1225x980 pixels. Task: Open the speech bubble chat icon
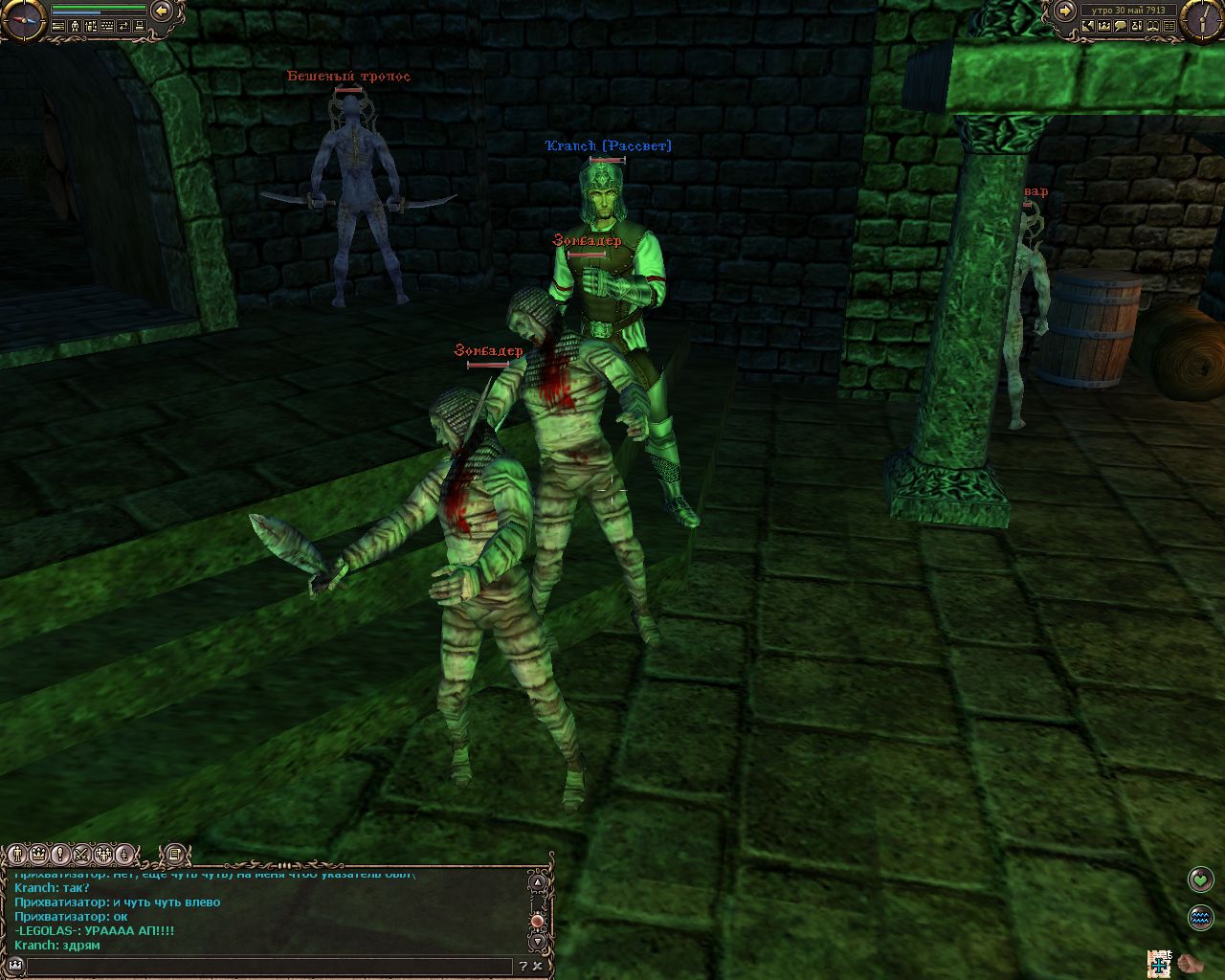(x=1121, y=27)
